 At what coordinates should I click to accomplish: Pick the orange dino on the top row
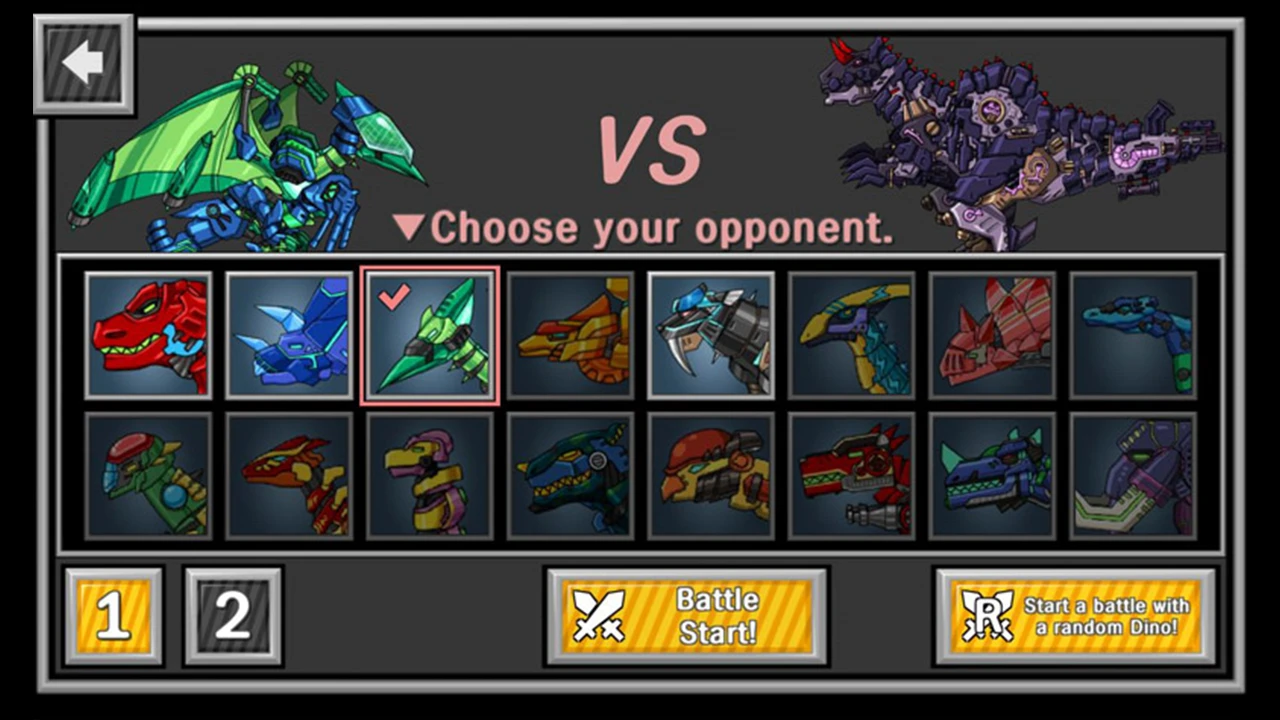pyautogui.click(x=570, y=335)
